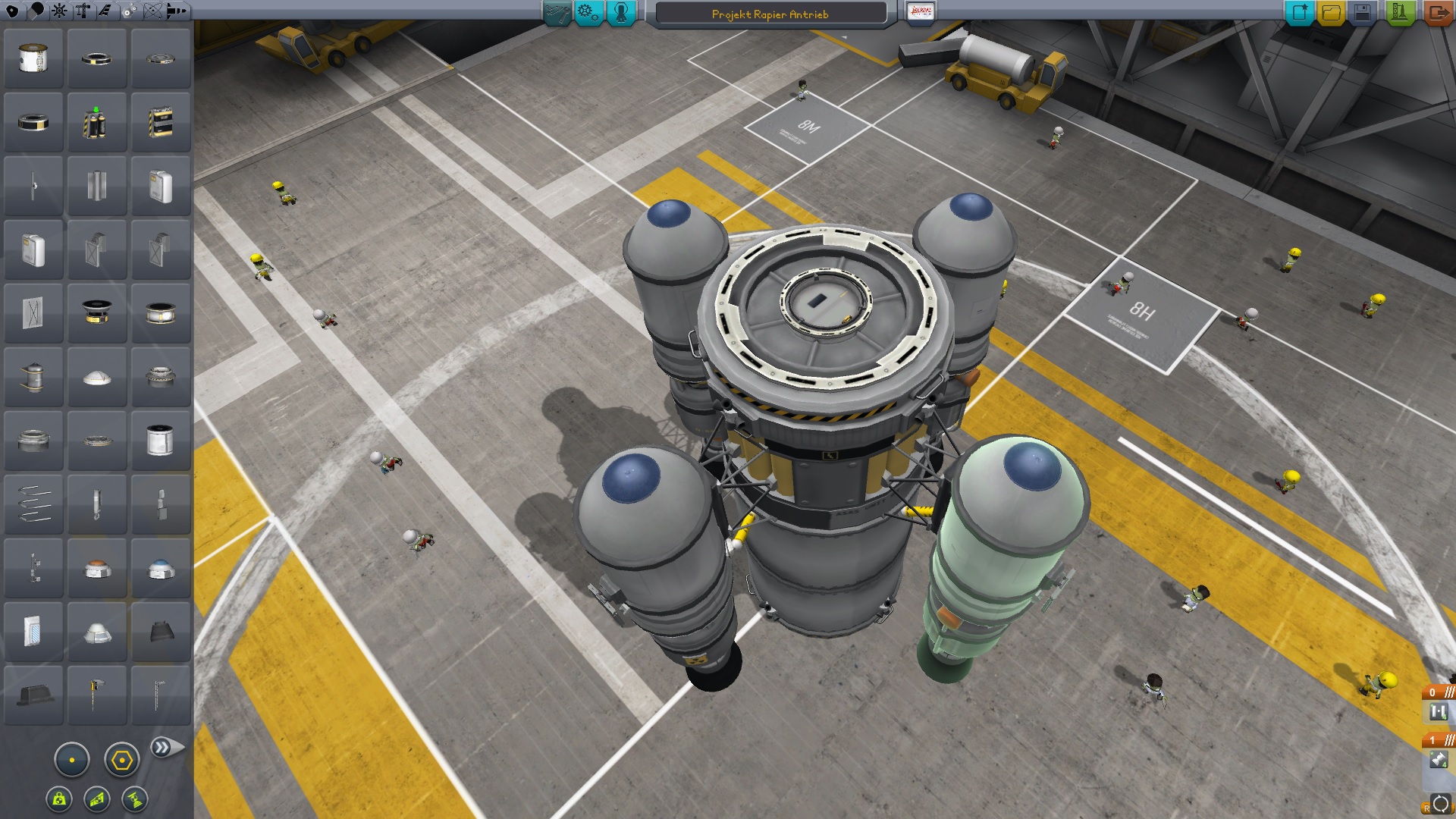1456x819 pixels.
Task: Launch the rocket with the green button
Action: pyautogui.click(x=1399, y=12)
